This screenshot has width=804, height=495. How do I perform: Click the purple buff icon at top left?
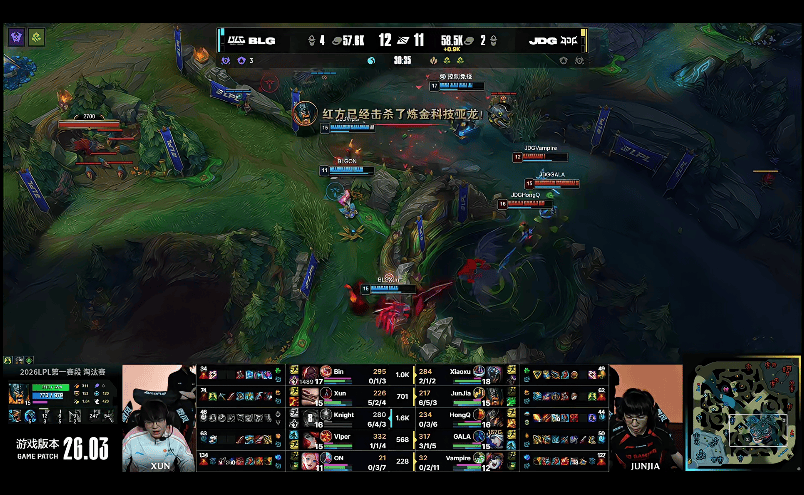(17, 37)
